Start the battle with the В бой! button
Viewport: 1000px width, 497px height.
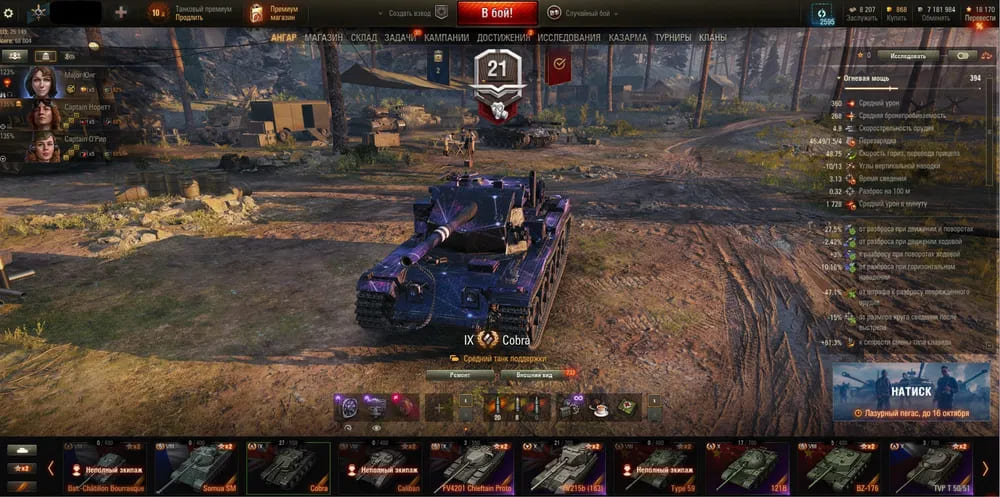[x=497, y=13]
